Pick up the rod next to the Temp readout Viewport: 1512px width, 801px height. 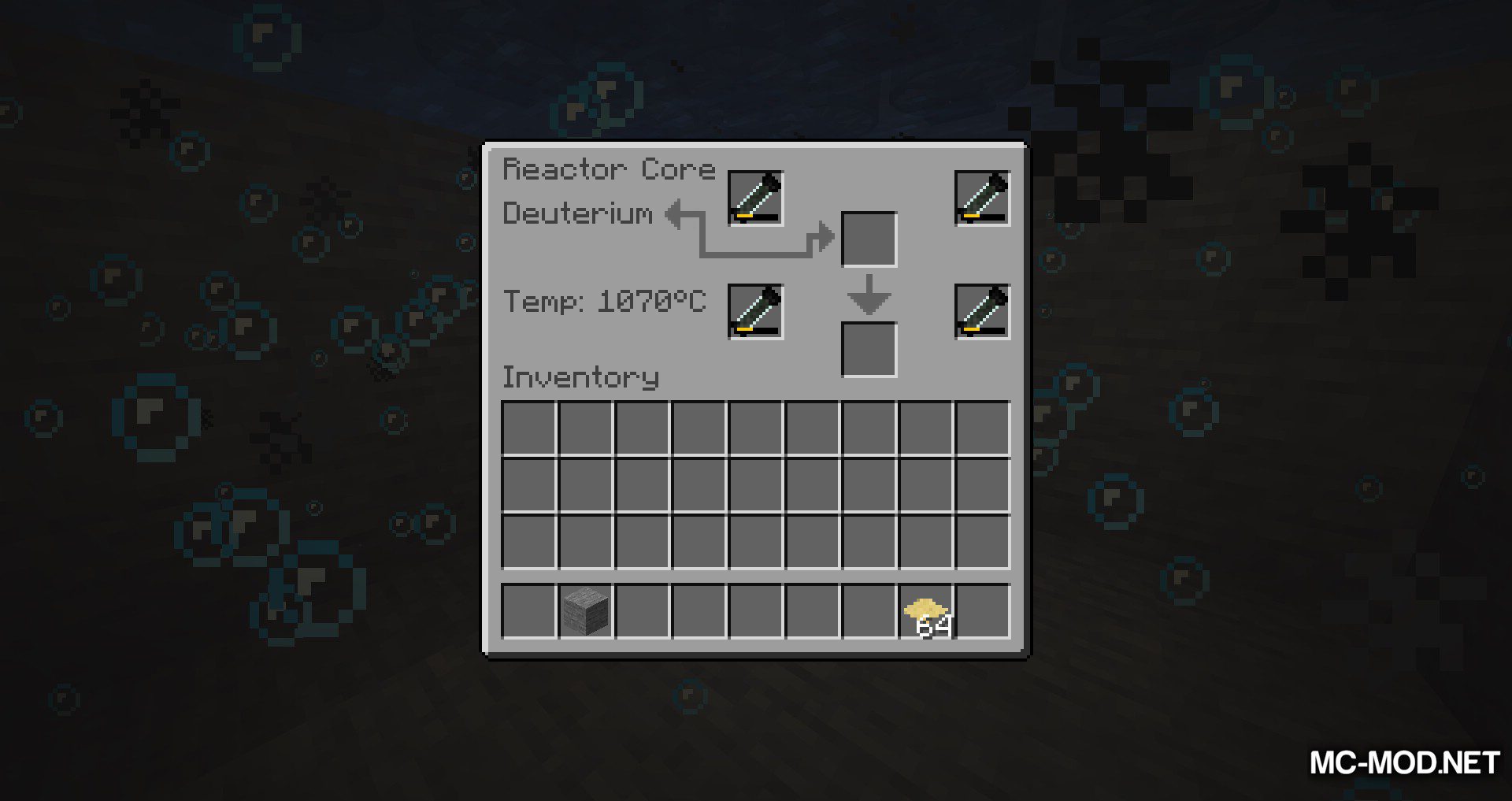pyautogui.click(x=755, y=311)
